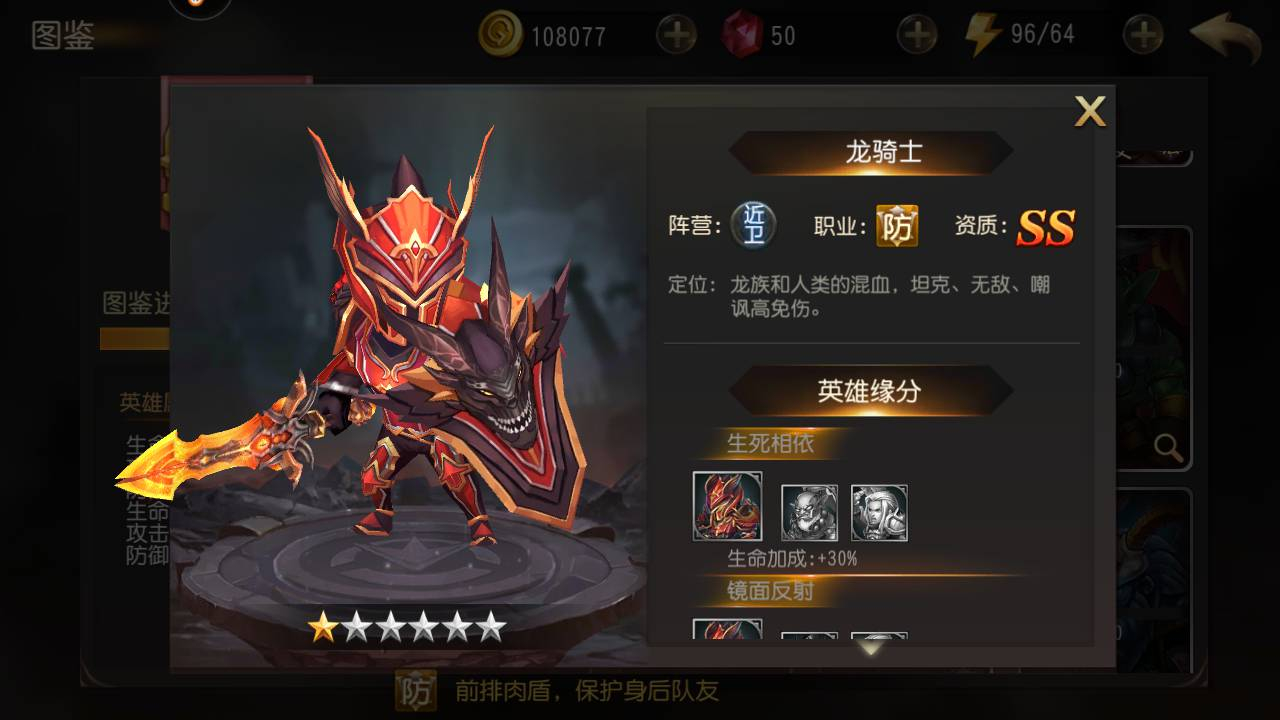
Task: Go back using the golden arrow
Action: pos(1226,38)
